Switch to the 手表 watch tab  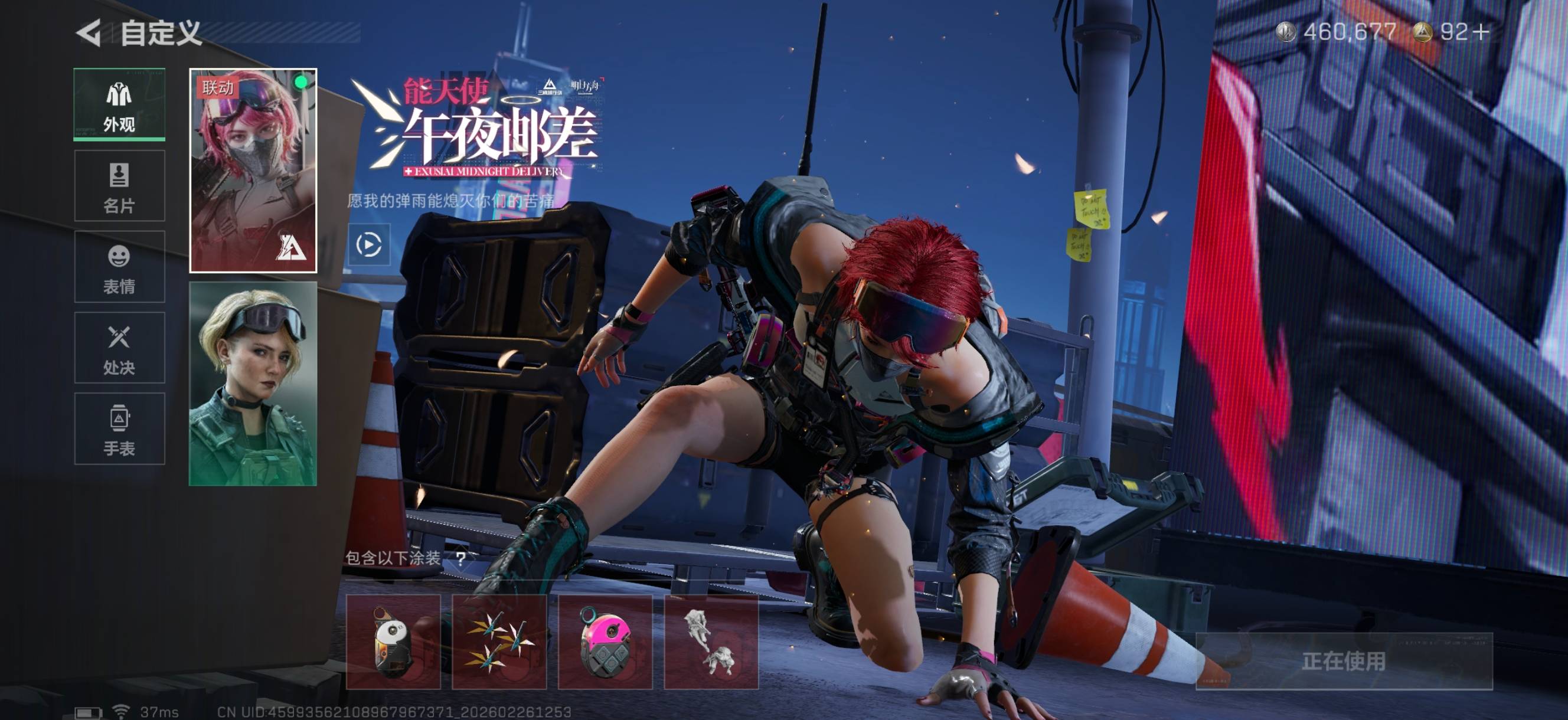119,429
